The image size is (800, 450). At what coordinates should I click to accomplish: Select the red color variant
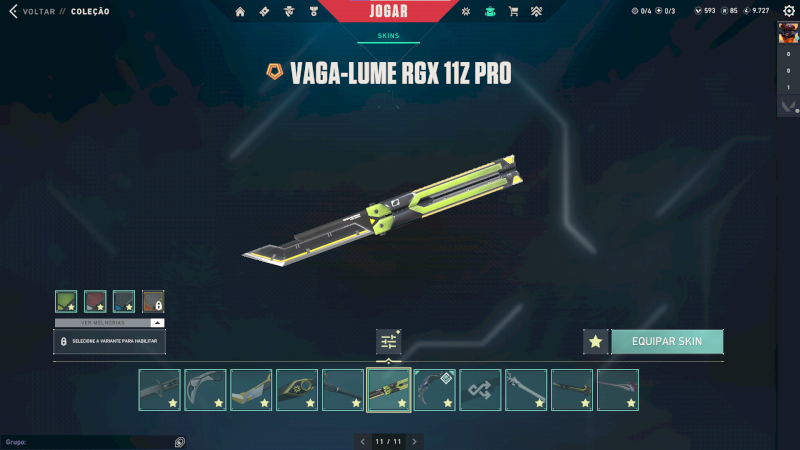click(x=95, y=301)
